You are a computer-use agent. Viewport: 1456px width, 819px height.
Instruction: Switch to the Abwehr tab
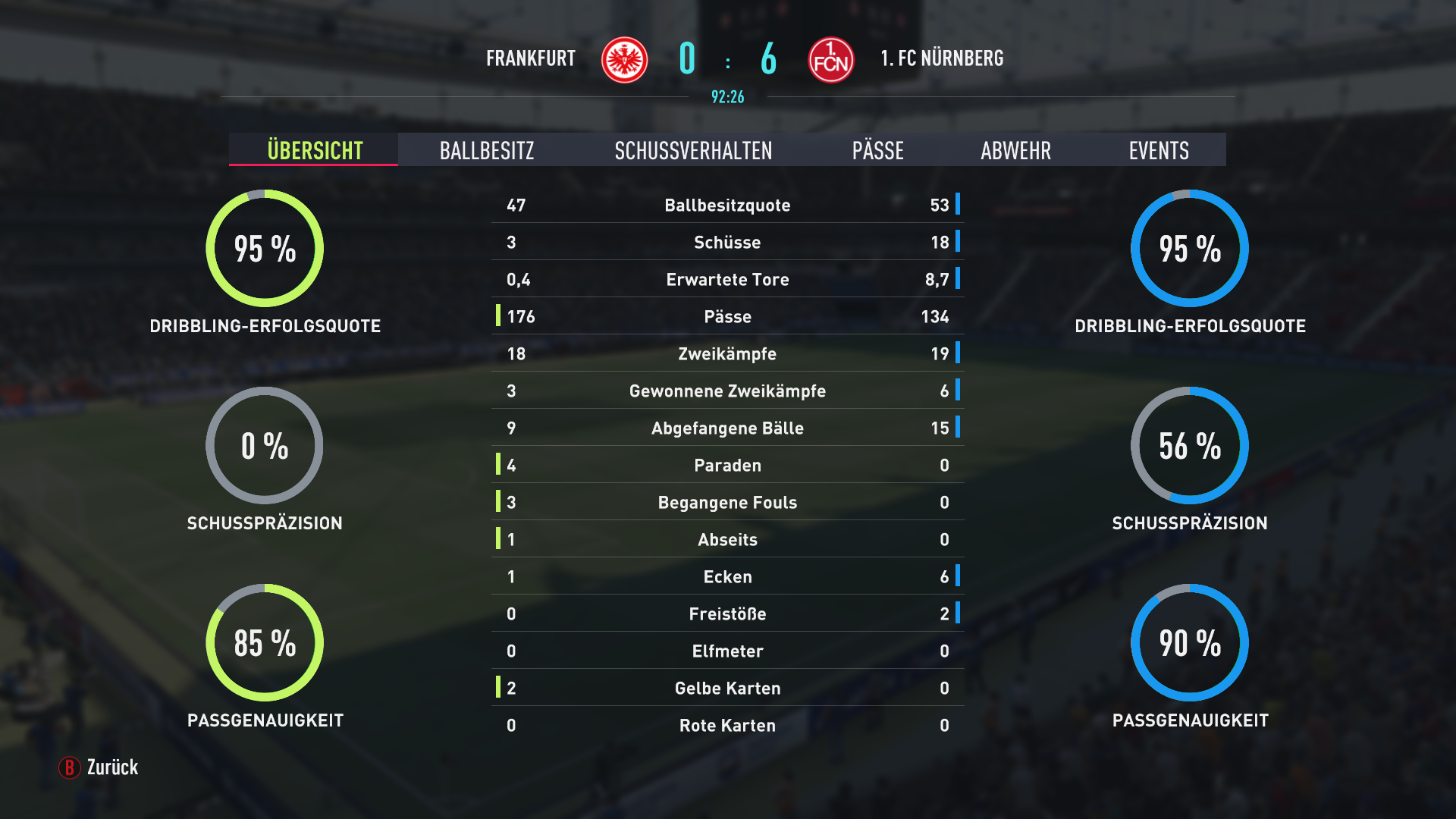point(1015,150)
